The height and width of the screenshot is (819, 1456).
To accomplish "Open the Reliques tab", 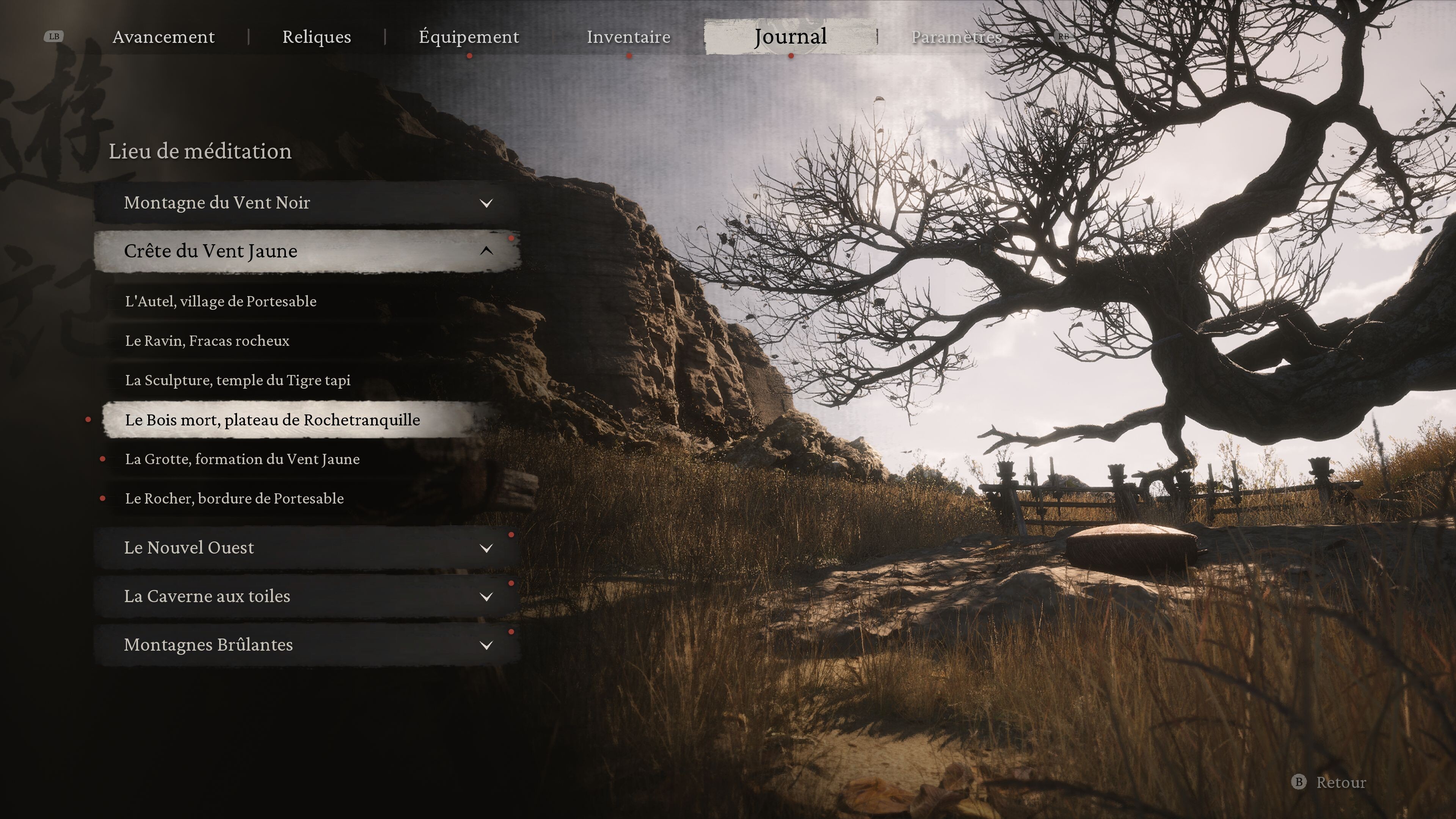I will click(x=317, y=37).
